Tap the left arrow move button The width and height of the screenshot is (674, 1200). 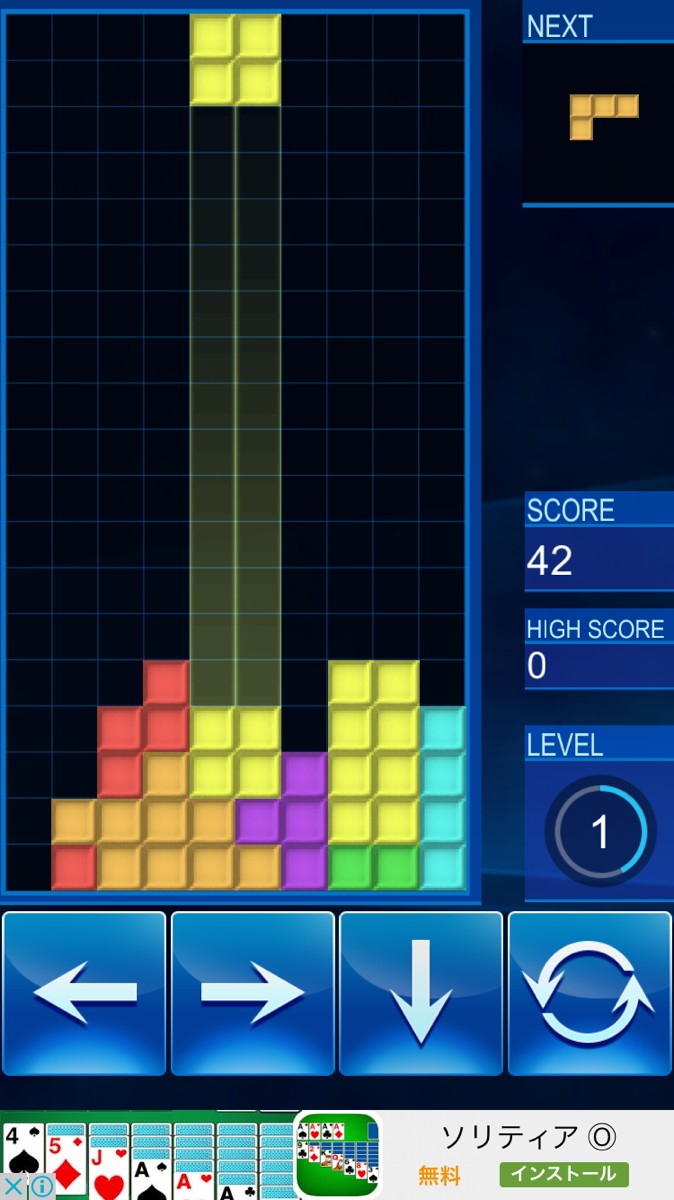pyautogui.click(x=85, y=993)
